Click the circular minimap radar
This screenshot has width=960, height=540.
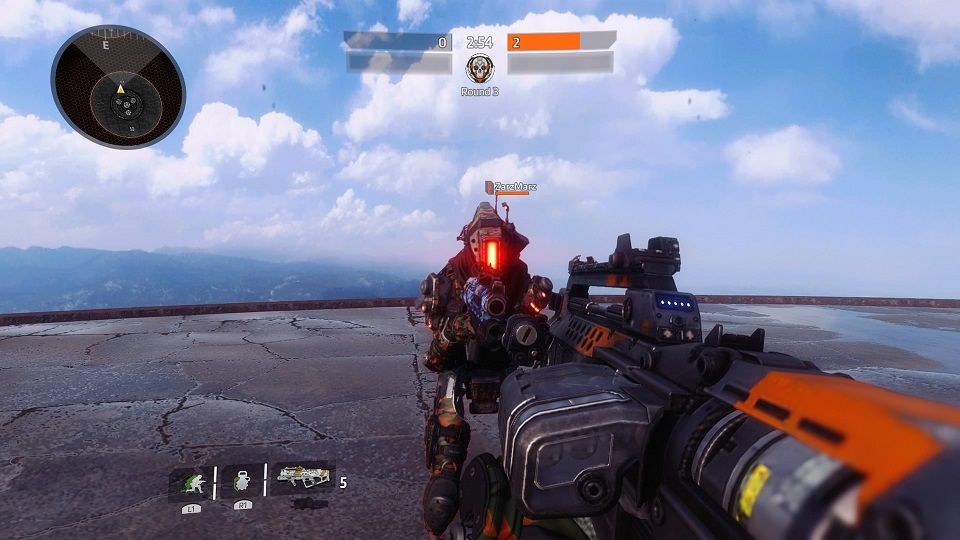(118, 87)
